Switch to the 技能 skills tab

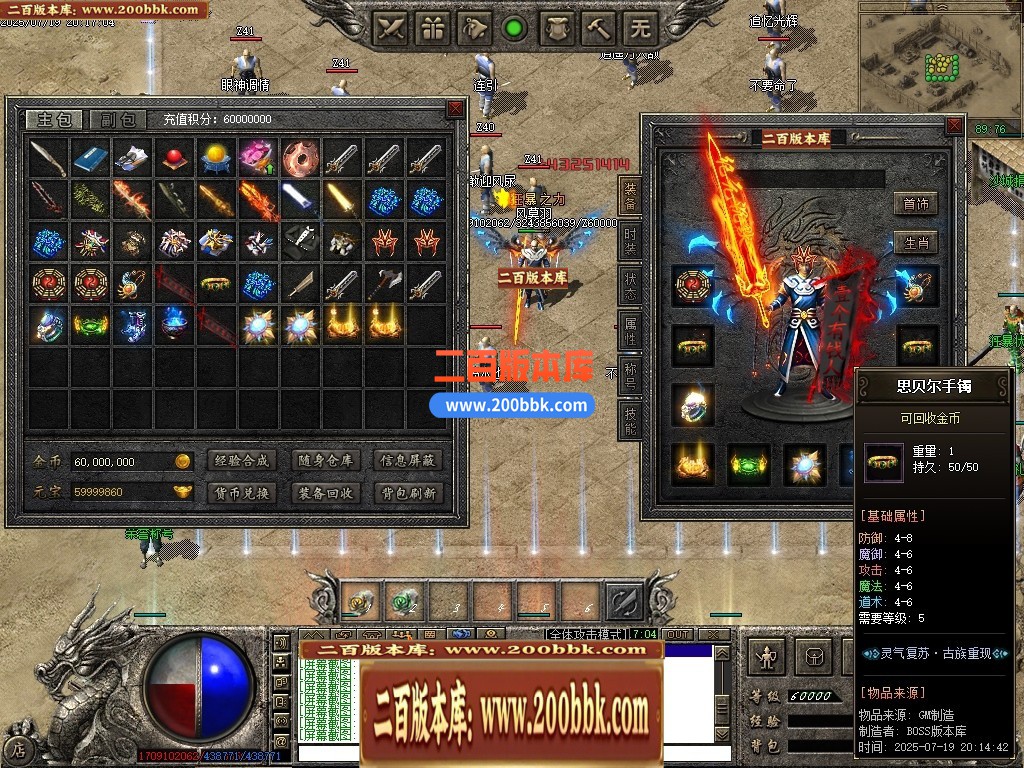pyautogui.click(x=630, y=421)
